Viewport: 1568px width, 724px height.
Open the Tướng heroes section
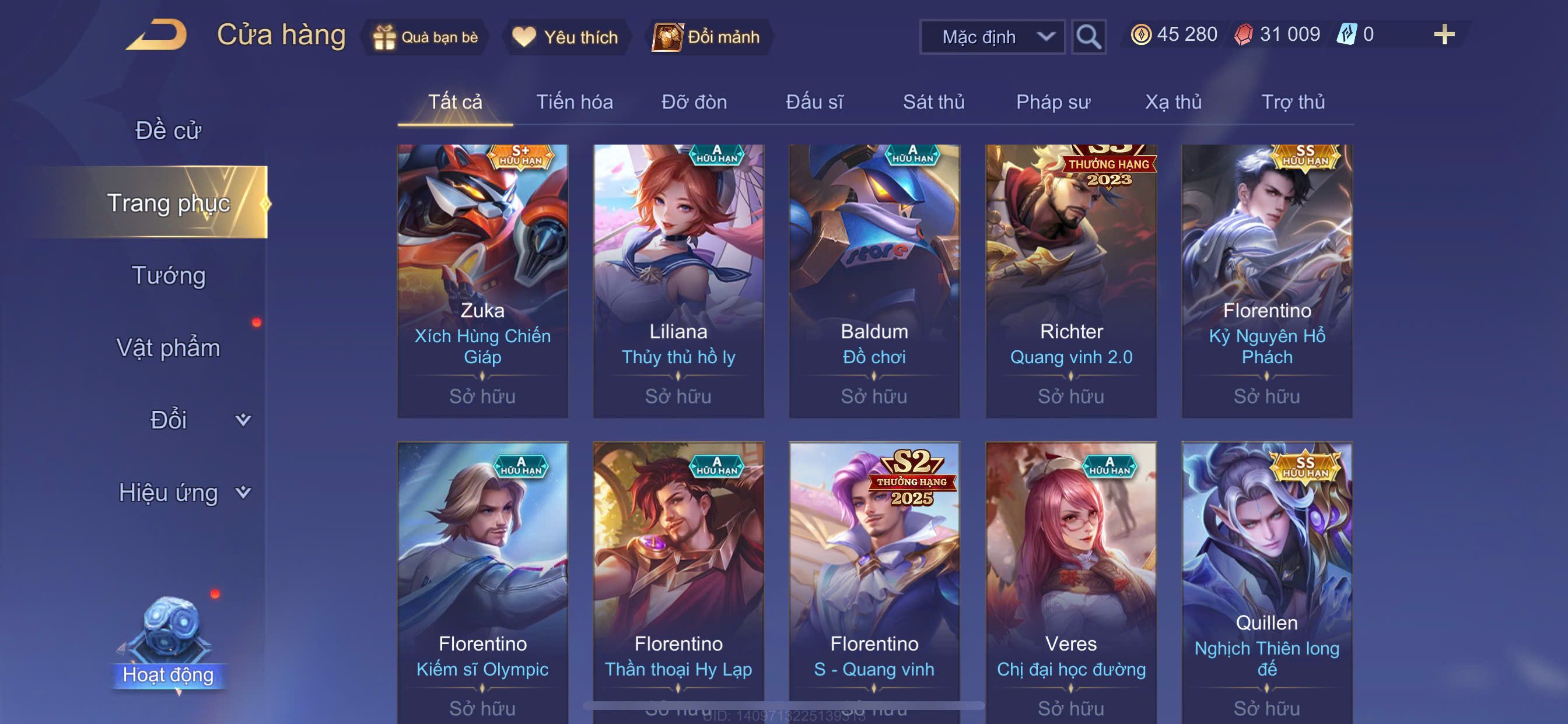[x=168, y=276]
